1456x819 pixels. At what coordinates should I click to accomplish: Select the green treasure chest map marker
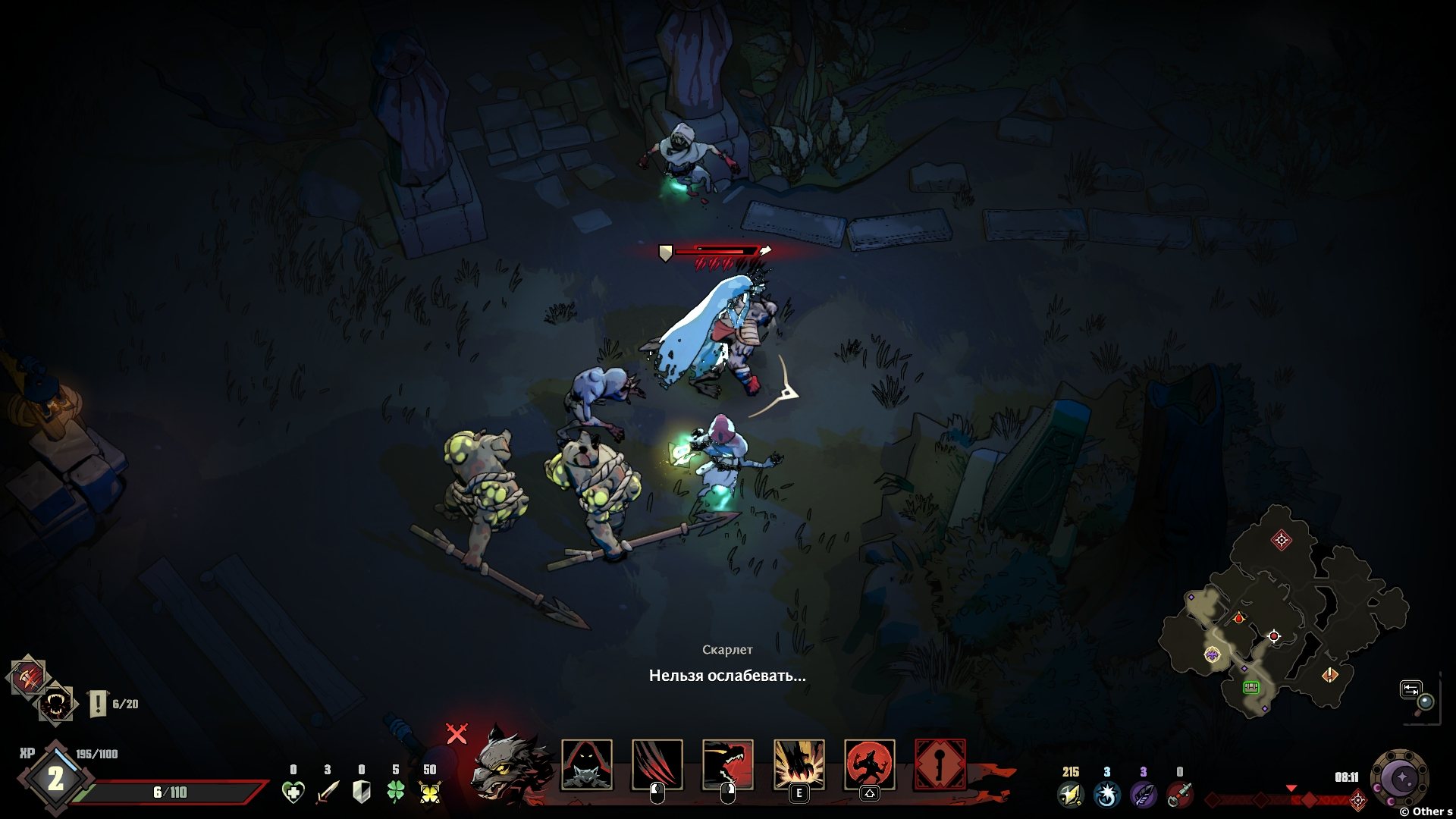(1250, 687)
